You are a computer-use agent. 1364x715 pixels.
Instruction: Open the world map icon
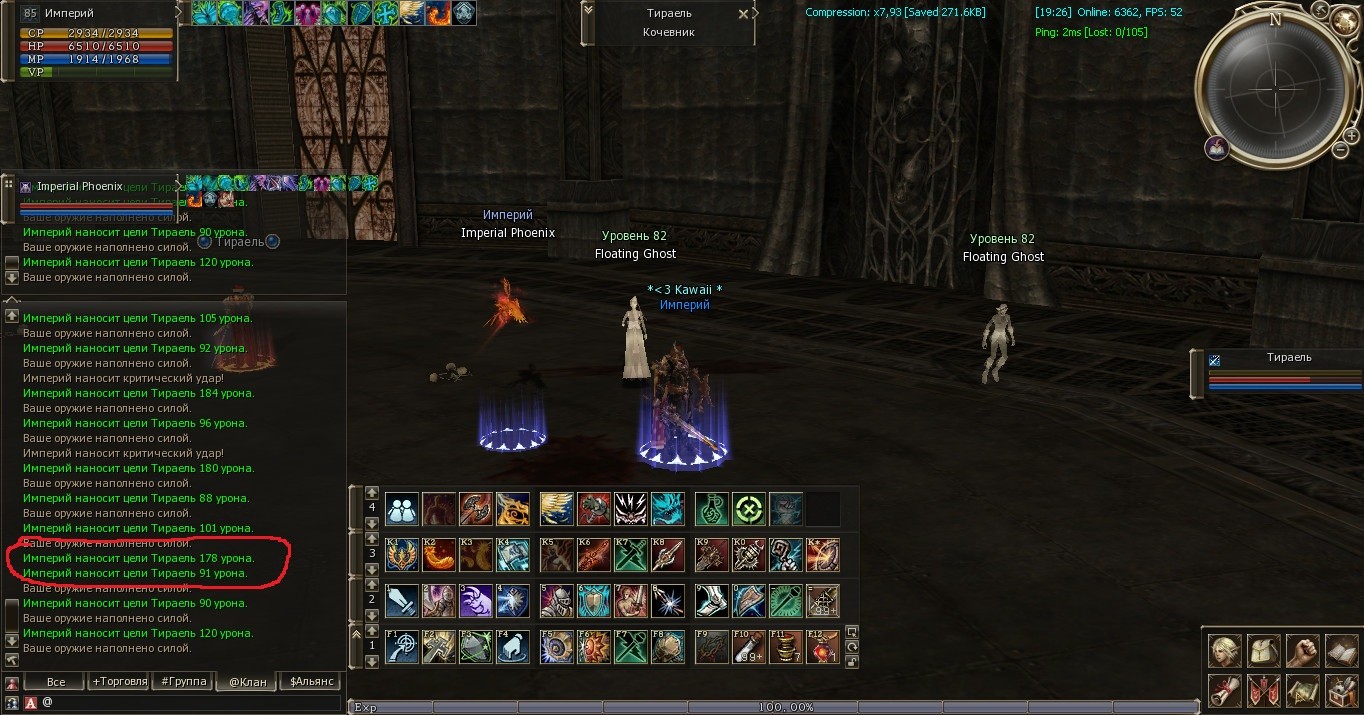(1302, 690)
